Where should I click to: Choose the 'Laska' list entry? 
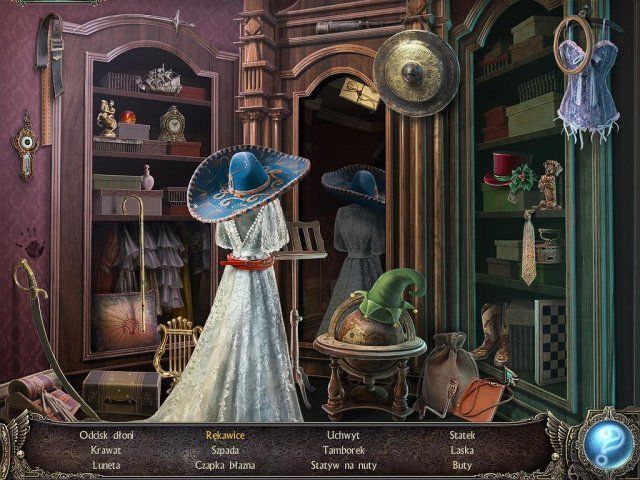[x=462, y=450]
